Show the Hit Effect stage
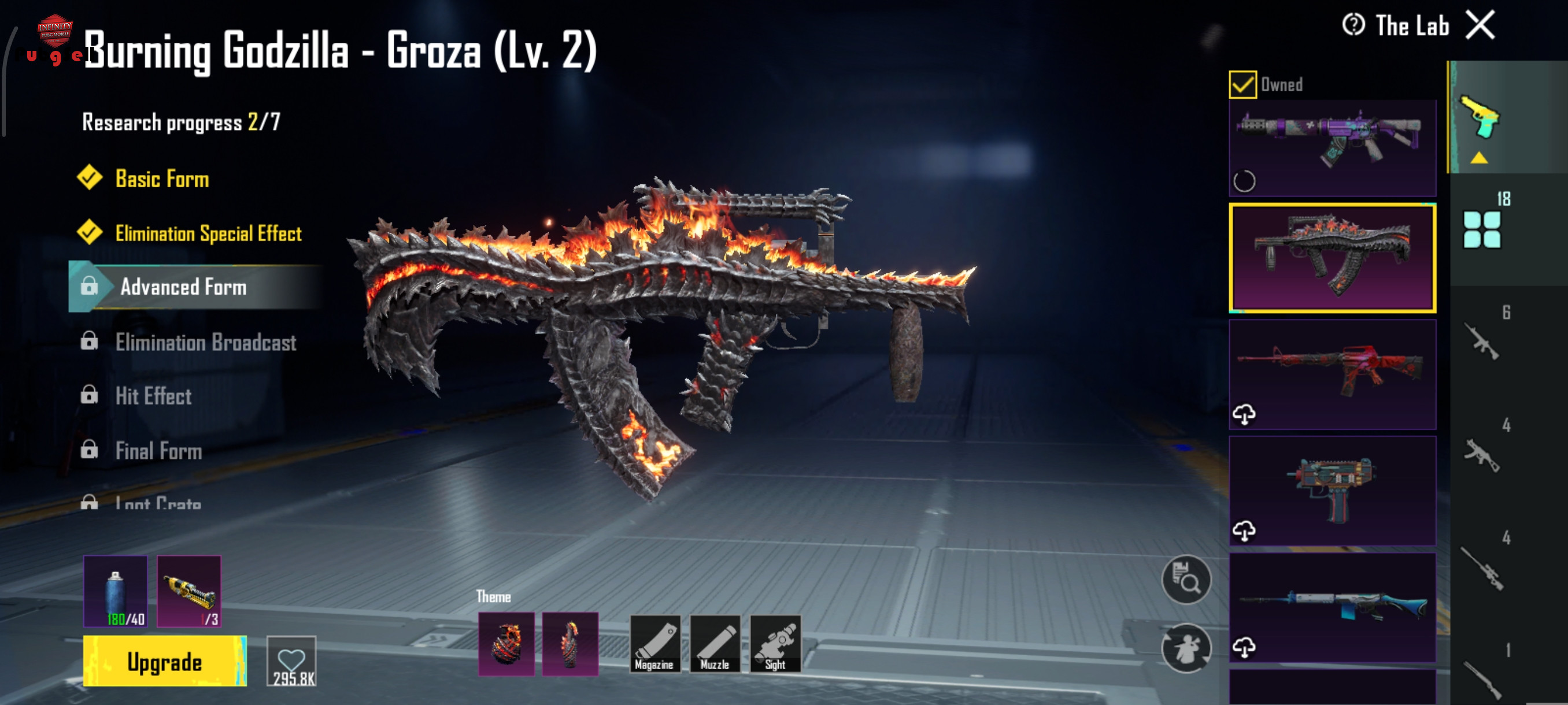This screenshot has width=1568, height=705. pos(153,396)
